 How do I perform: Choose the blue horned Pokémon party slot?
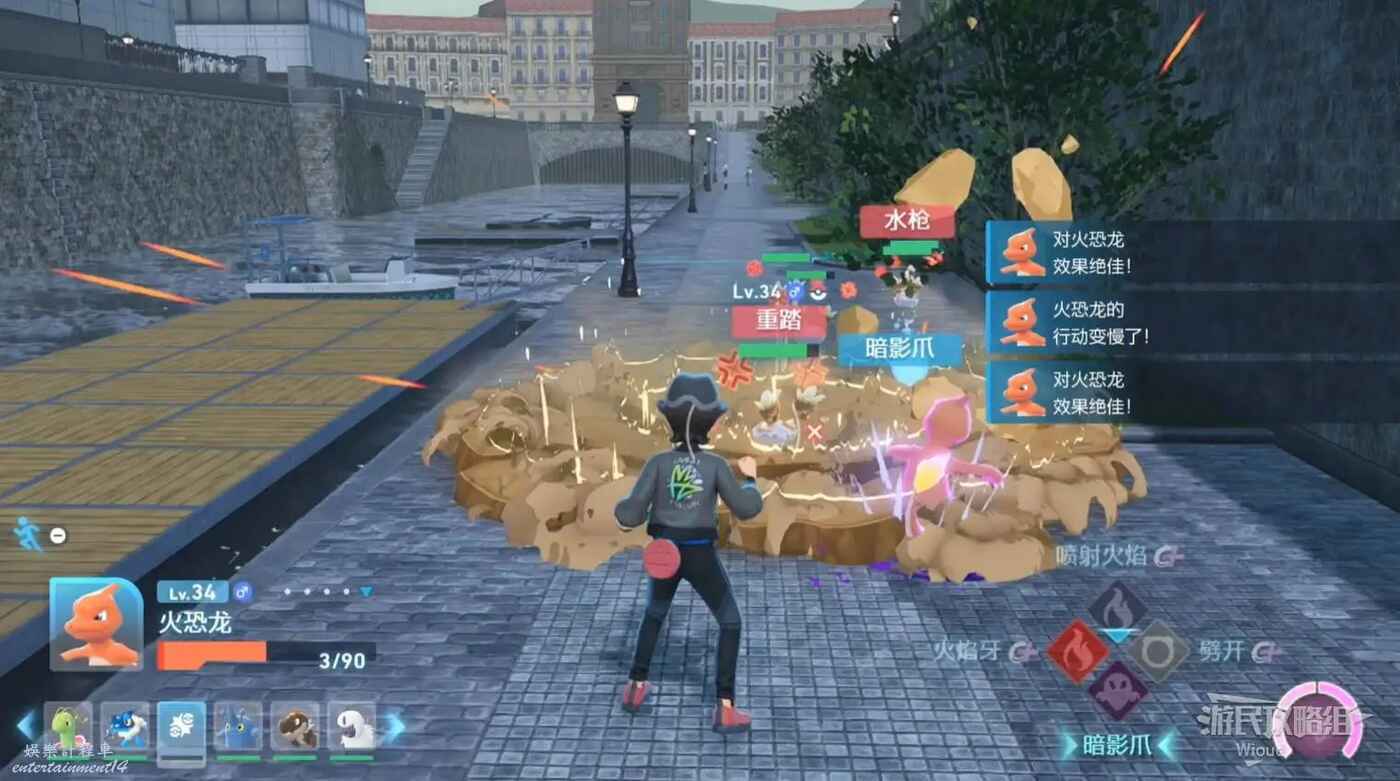pyautogui.click(x=238, y=726)
